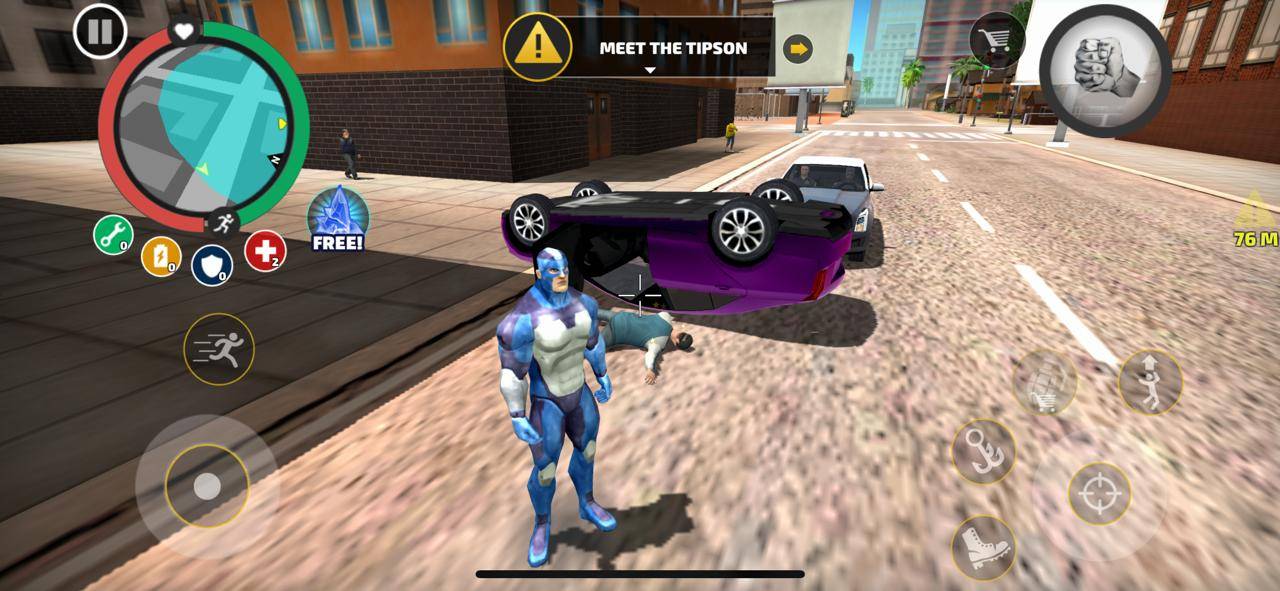Viewport: 1280px width, 591px height.
Task: Tap the jump action button
Action: [x=1150, y=382]
